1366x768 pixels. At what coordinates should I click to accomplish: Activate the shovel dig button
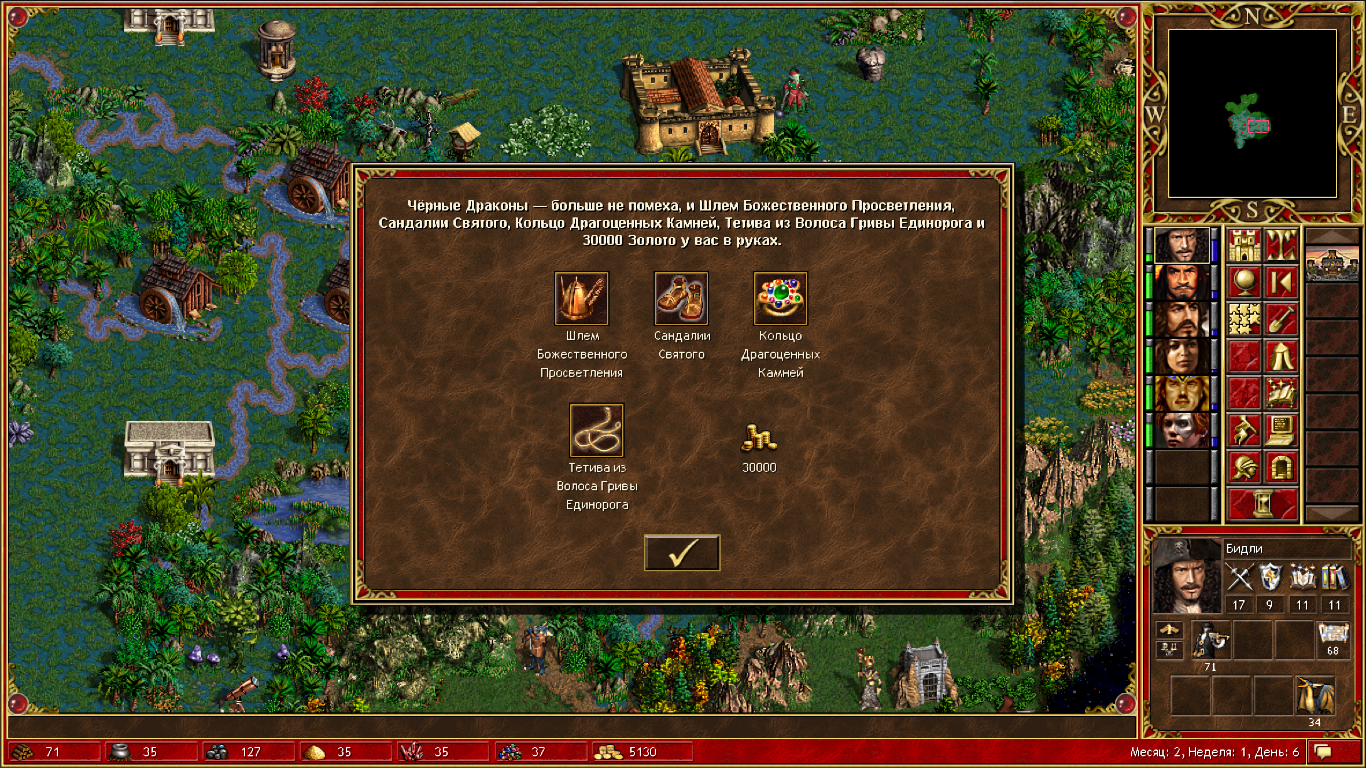click(x=1281, y=319)
